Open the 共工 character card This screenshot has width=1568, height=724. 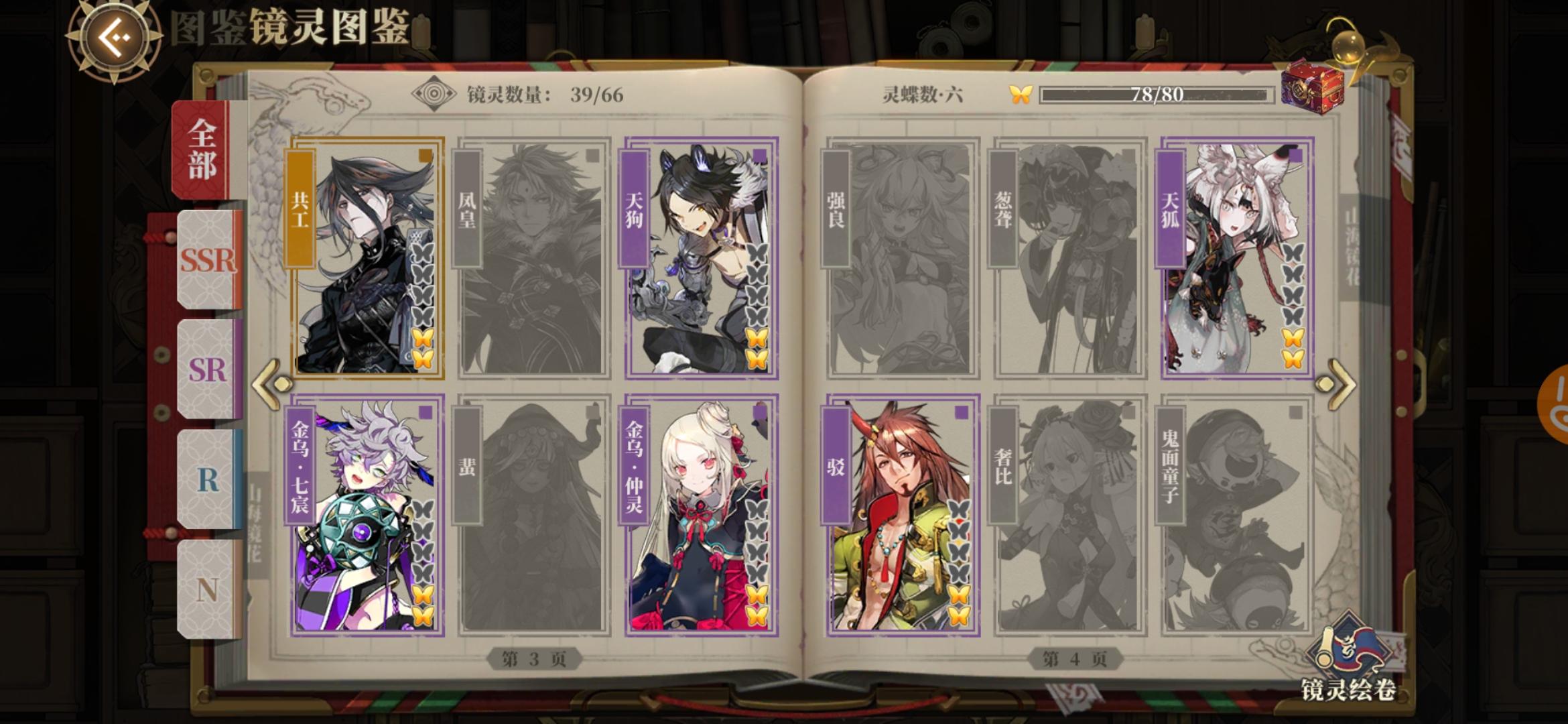click(x=367, y=261)
